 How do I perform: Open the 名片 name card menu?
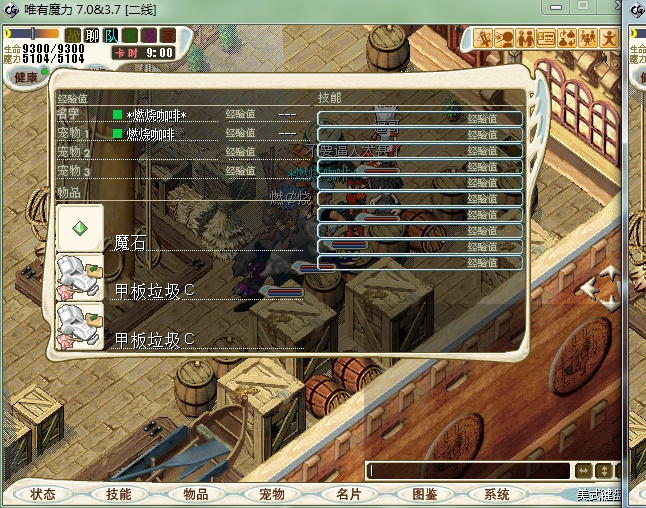click(x=347, y=494)
